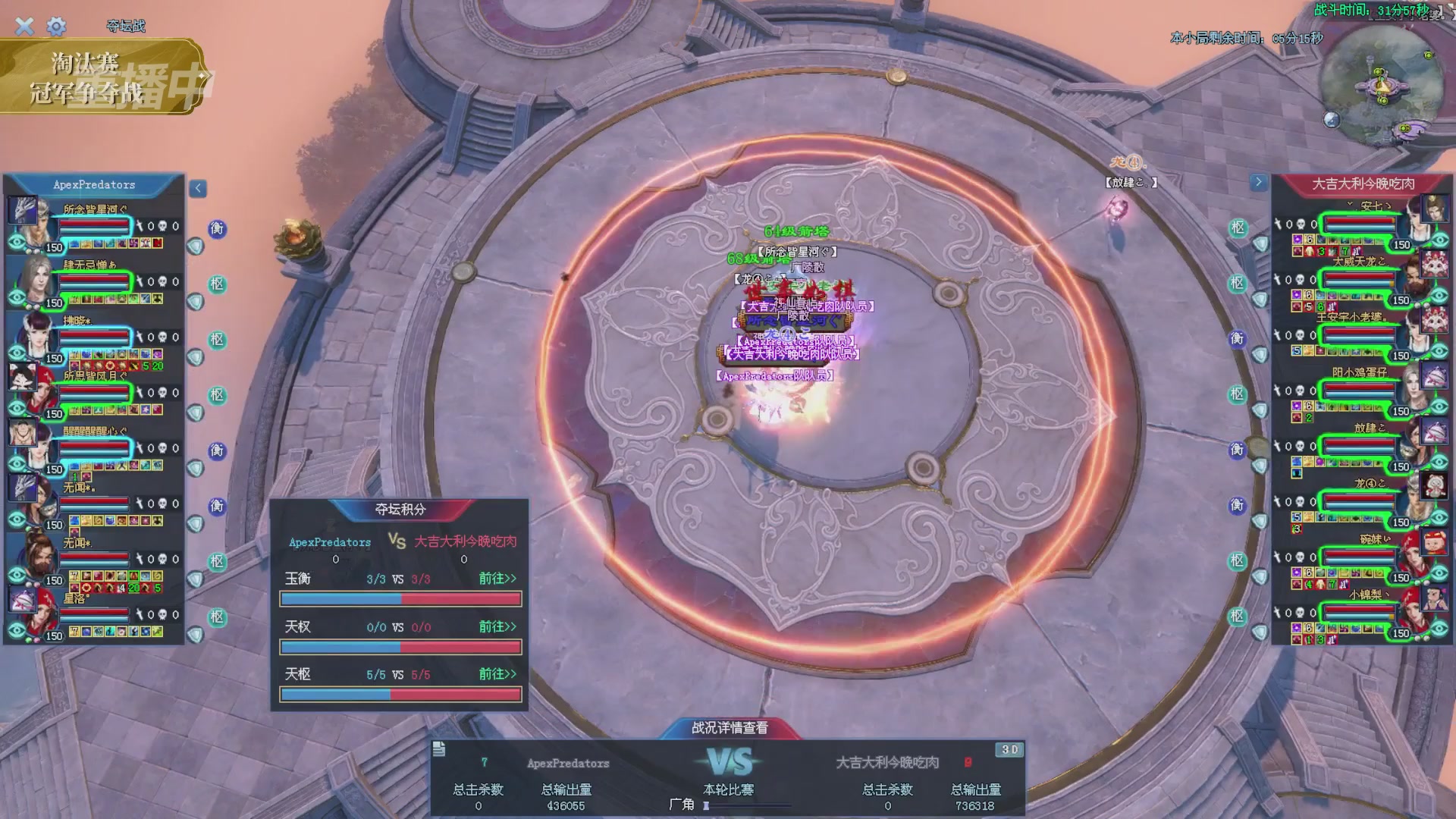Spectate player 大威天龙

1440,297
